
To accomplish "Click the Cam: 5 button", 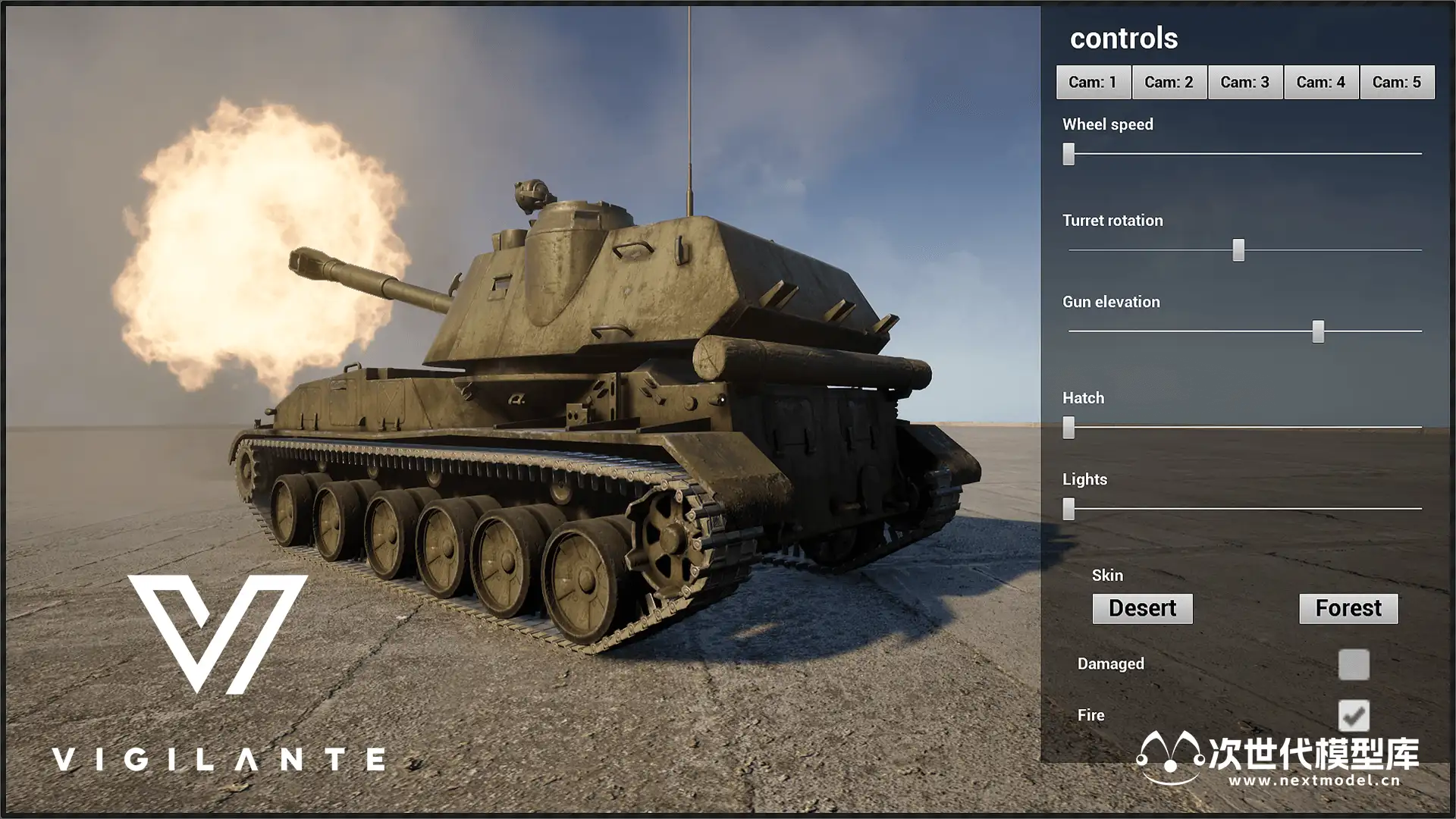I will (x=1396, y=82).
